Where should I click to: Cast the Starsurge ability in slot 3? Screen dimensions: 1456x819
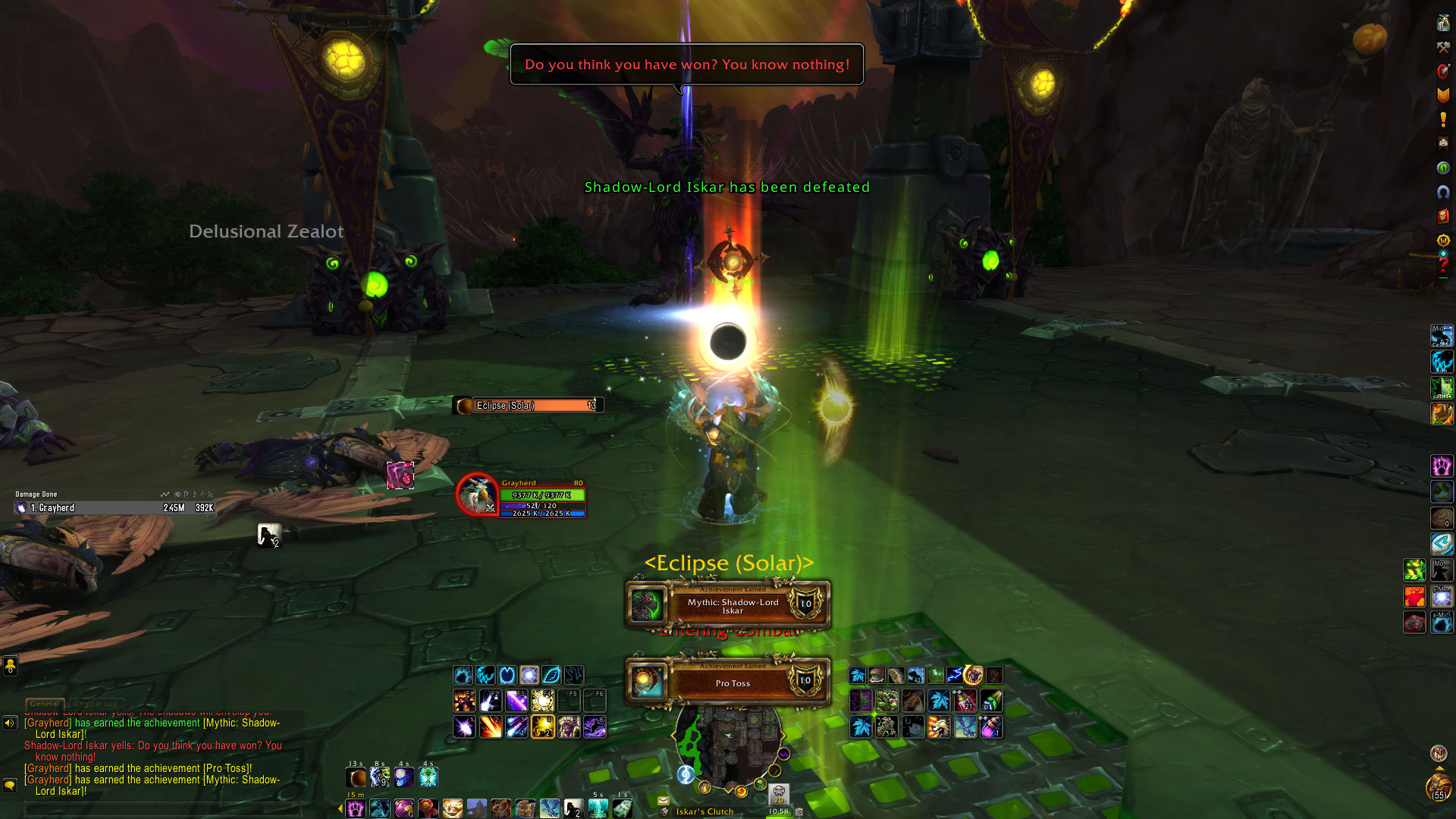(516, 726)
